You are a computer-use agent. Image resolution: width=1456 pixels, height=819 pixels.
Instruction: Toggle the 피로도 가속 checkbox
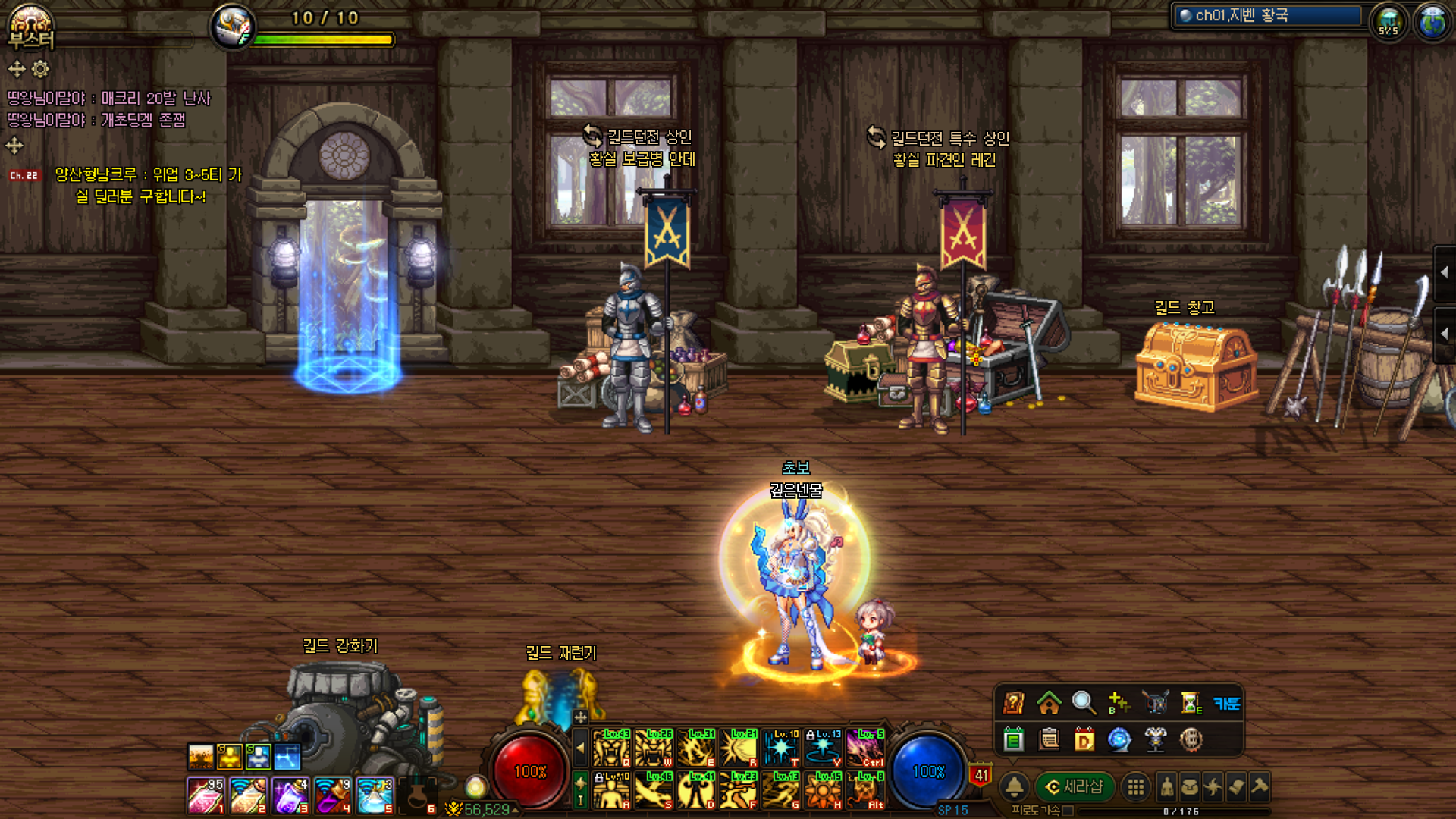click(x=1068, y=811)
